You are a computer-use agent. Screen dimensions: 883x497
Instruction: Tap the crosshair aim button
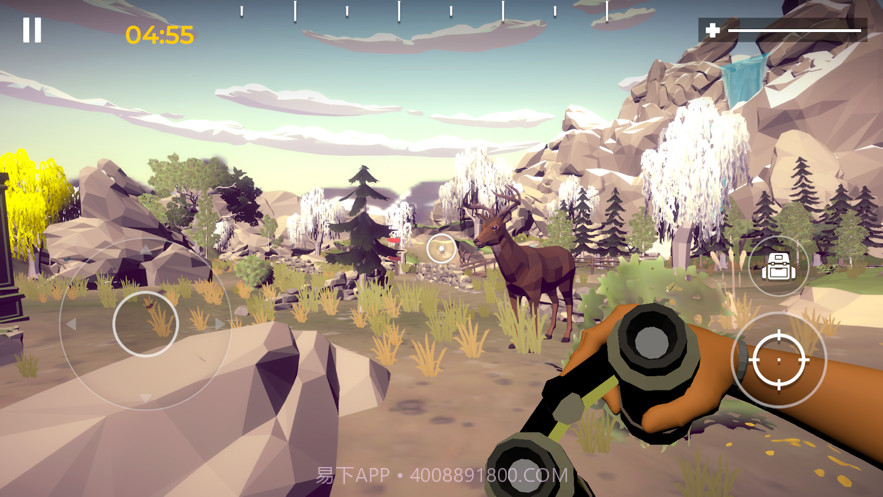click(x=778, y=360)
